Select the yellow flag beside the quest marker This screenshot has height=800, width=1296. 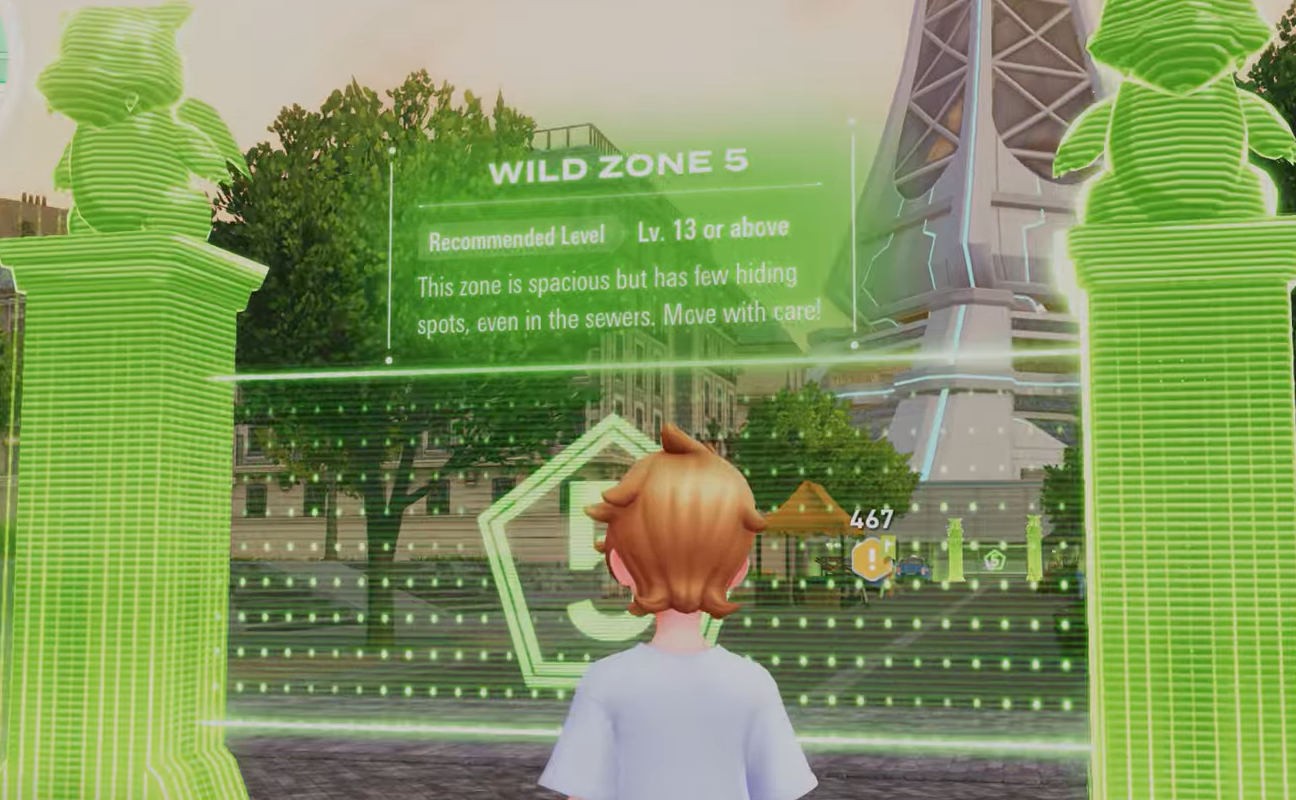click(888, 543)
